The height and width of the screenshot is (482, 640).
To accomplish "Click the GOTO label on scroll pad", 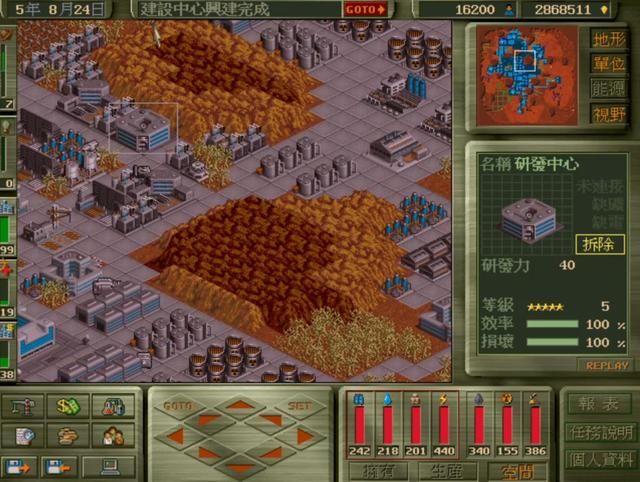I will tap(177, 407).
